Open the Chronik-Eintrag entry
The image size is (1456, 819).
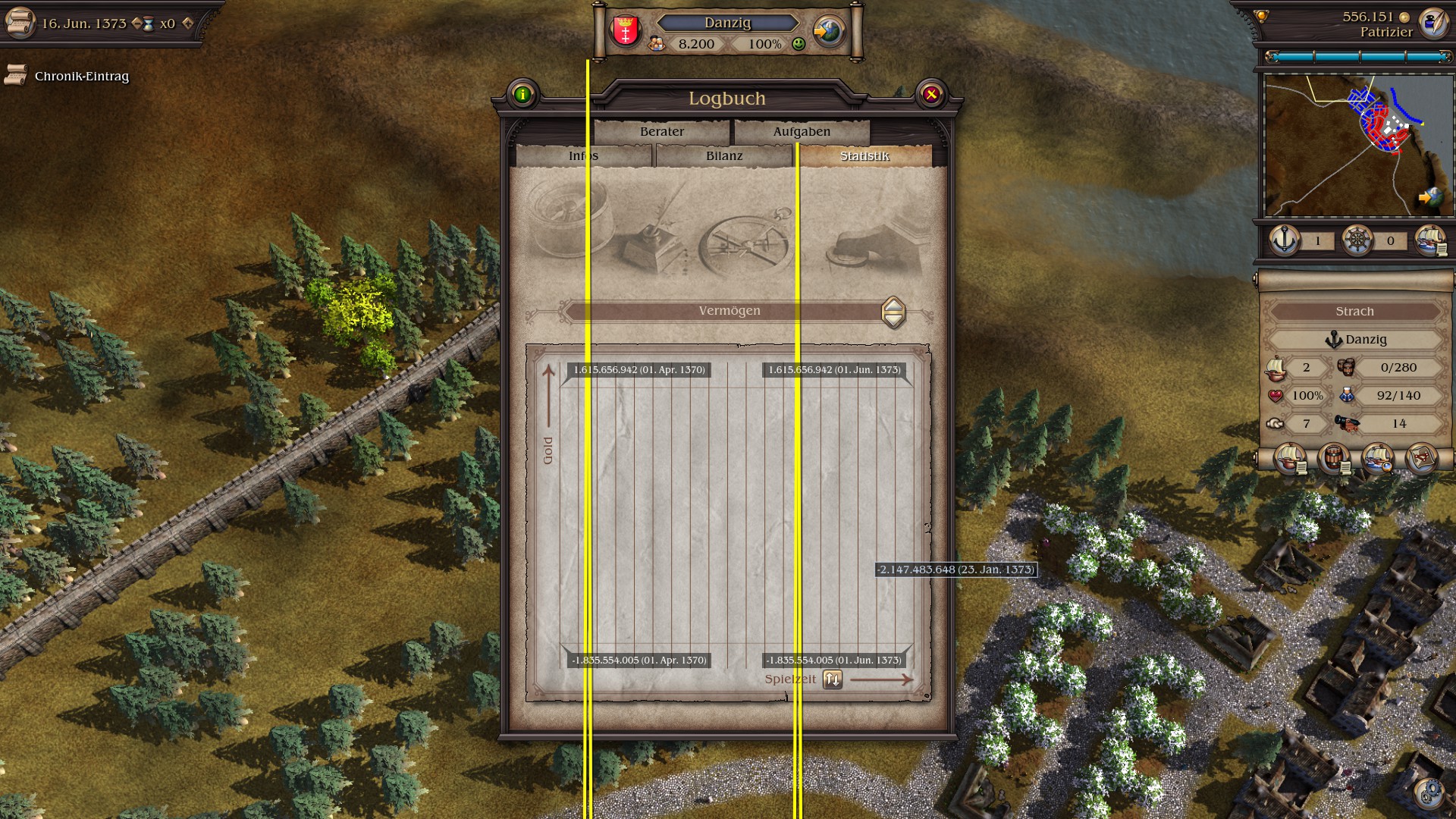pos(80,77)
